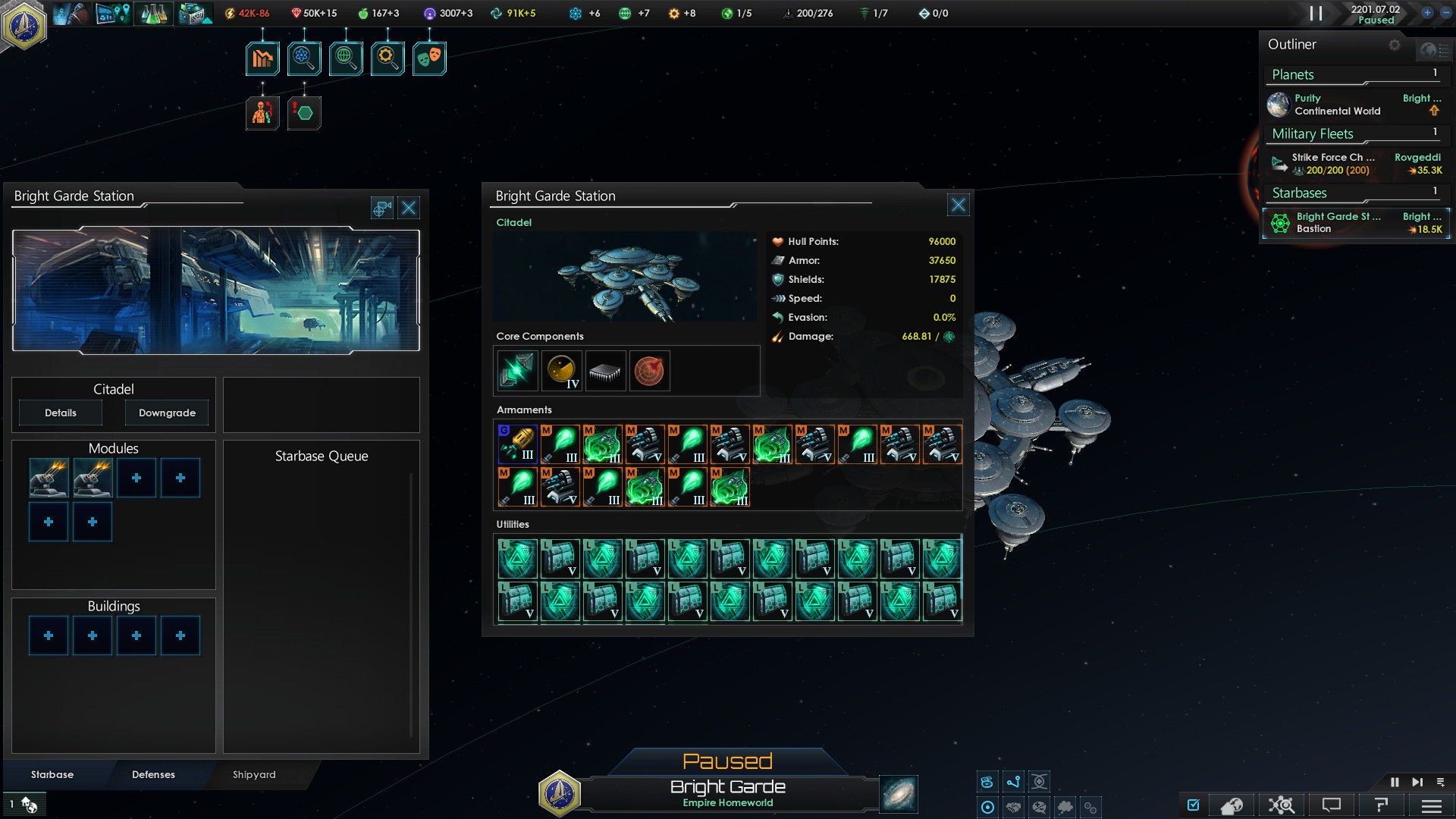
Task: Open the Research panel with the flasks icon
Action: coord(154,13)
